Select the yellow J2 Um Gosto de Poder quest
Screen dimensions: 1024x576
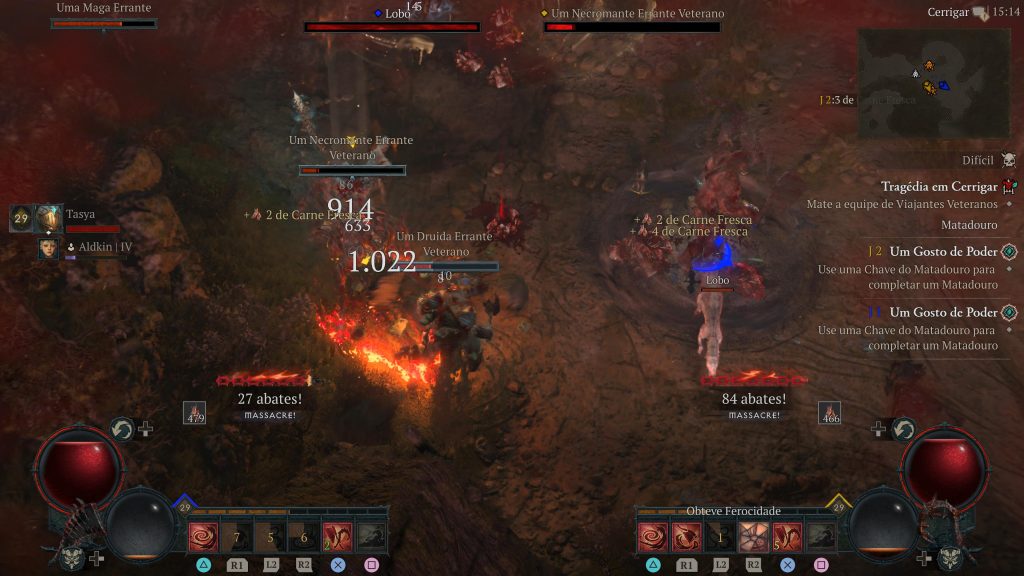943,252
